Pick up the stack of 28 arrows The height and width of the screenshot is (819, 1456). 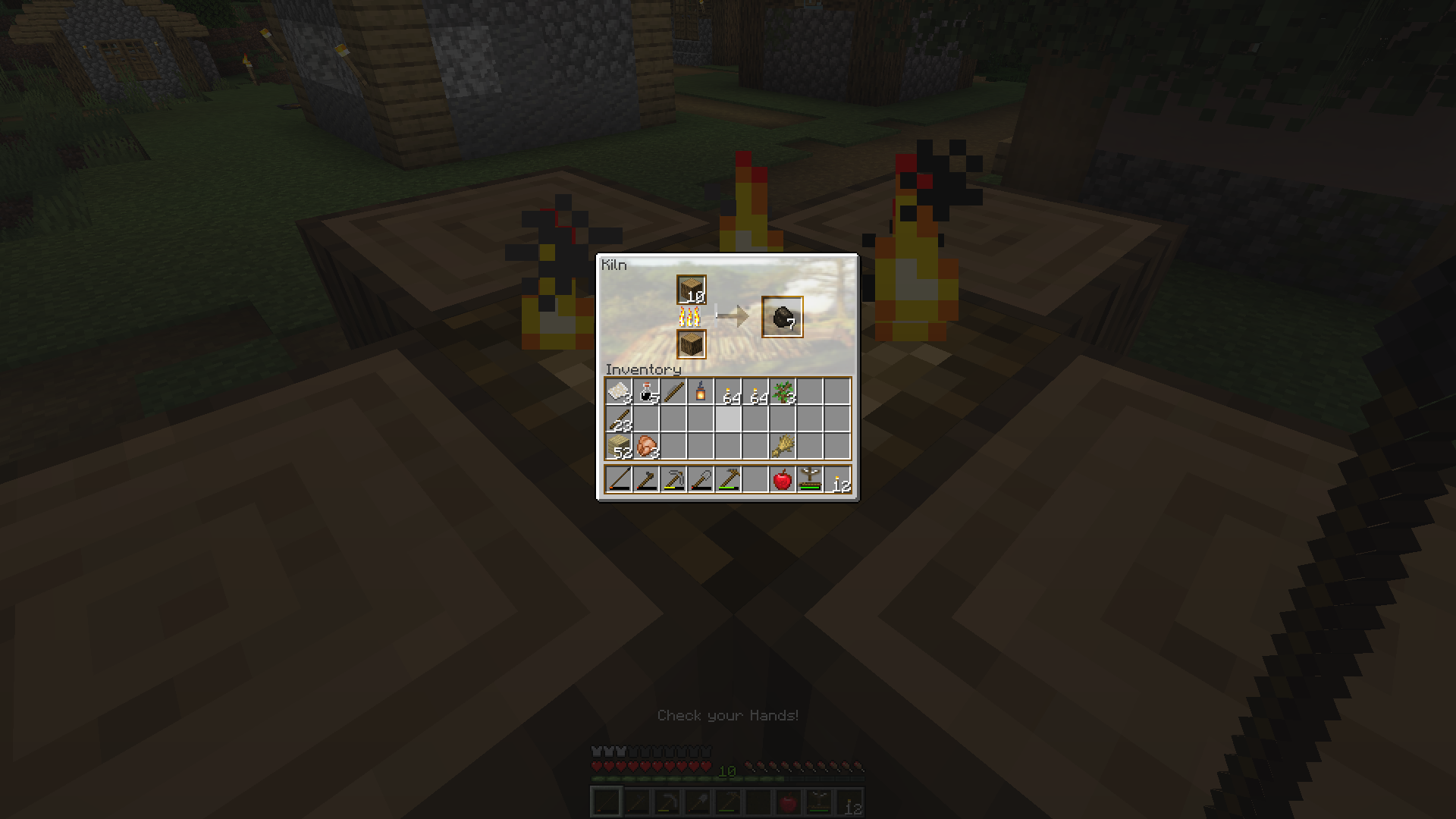click(x=620, y=419)
